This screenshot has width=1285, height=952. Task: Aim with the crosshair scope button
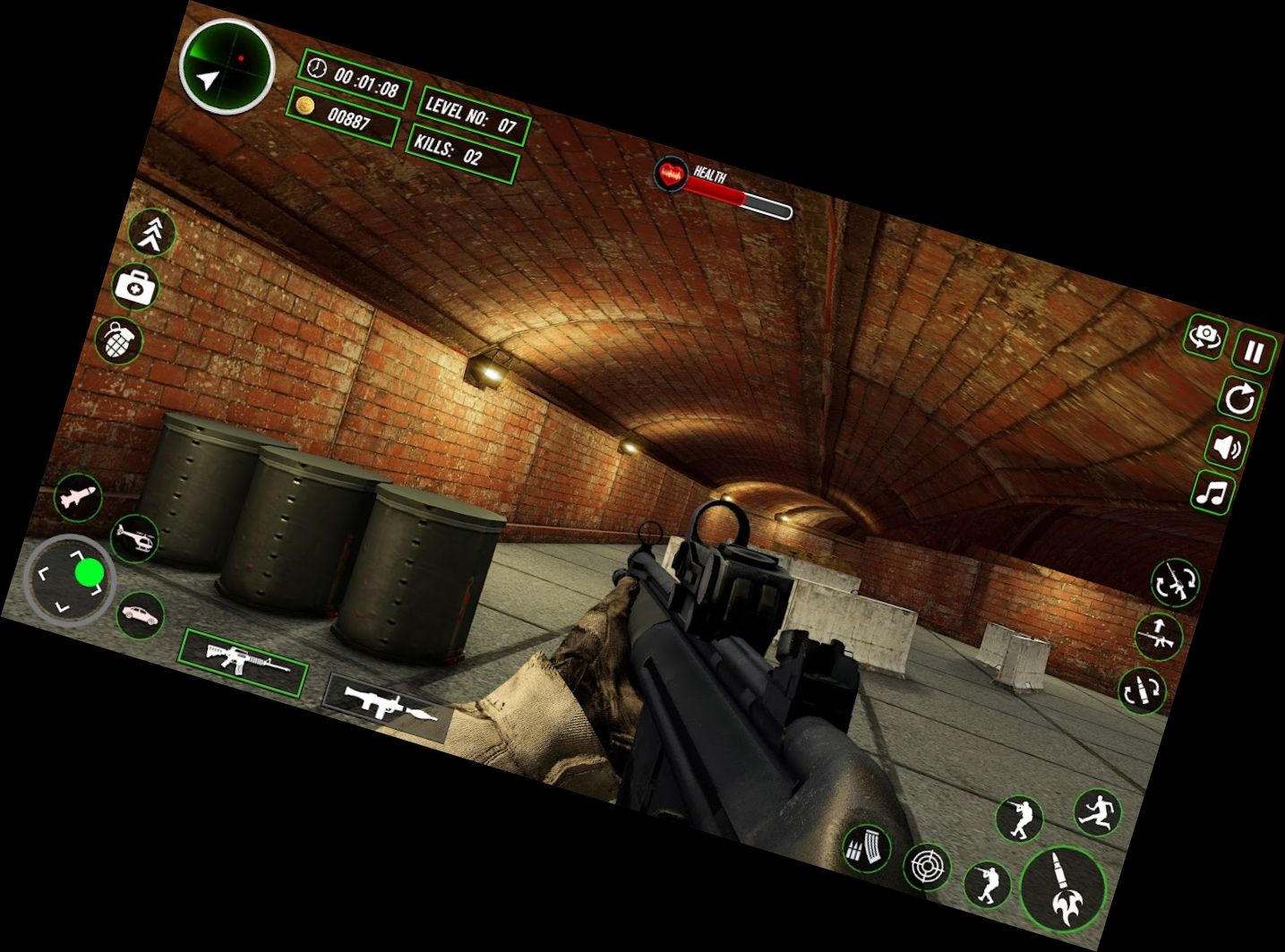[x=927, y=866]
